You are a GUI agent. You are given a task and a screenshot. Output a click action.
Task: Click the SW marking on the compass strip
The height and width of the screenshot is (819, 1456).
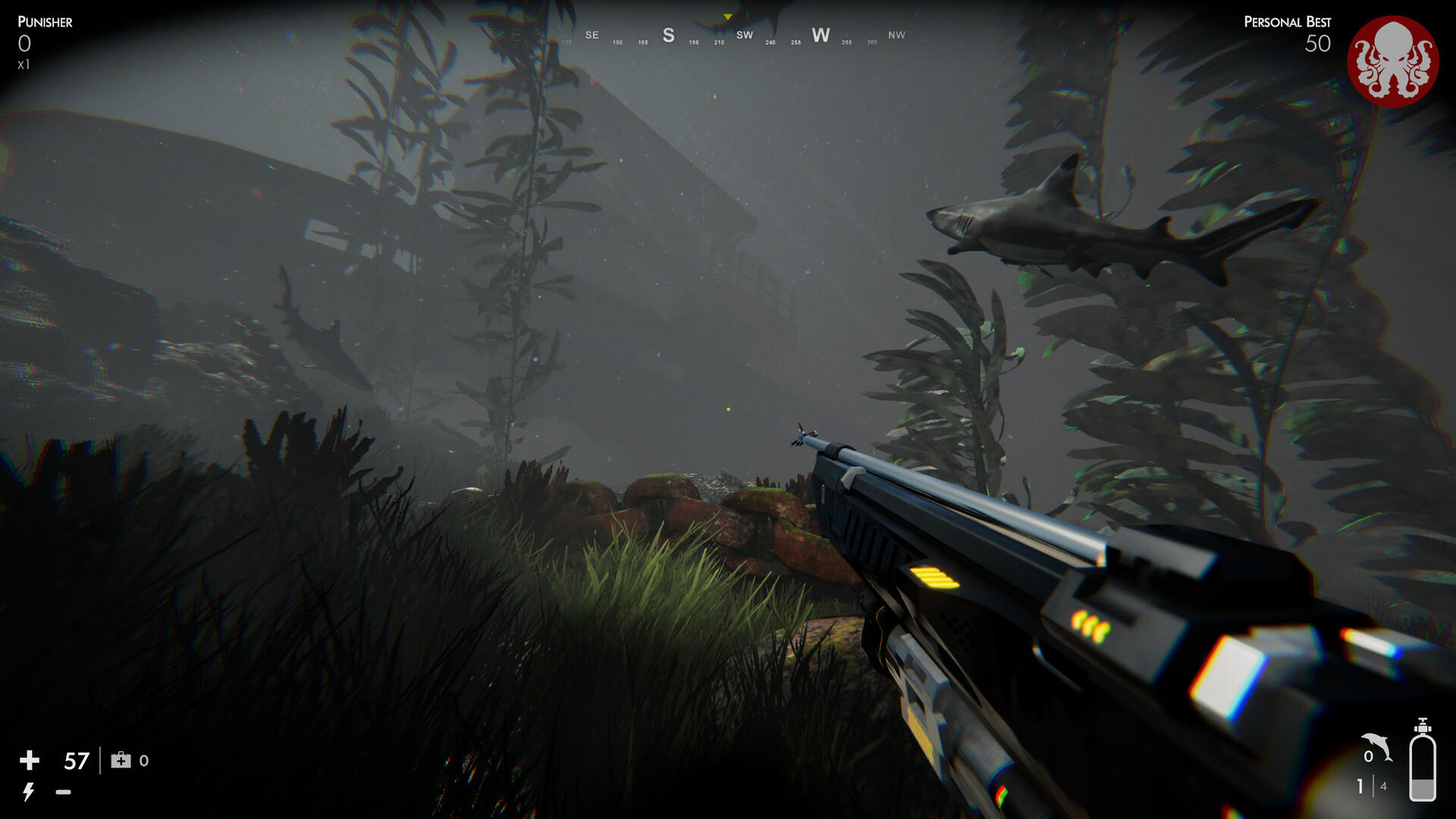tap(744, 35)
